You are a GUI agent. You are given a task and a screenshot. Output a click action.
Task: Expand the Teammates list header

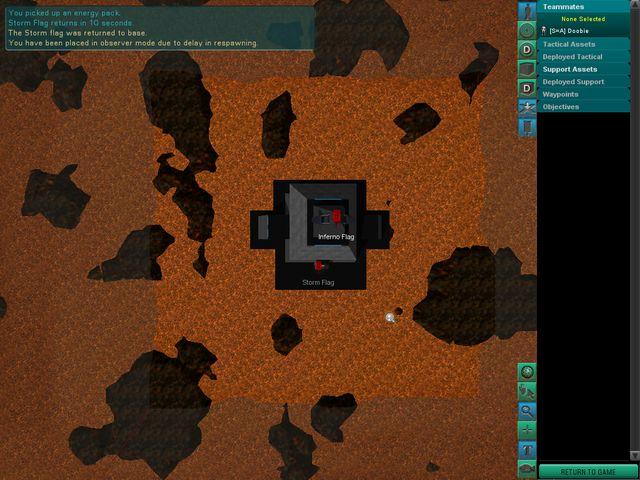tap(588, 7)
